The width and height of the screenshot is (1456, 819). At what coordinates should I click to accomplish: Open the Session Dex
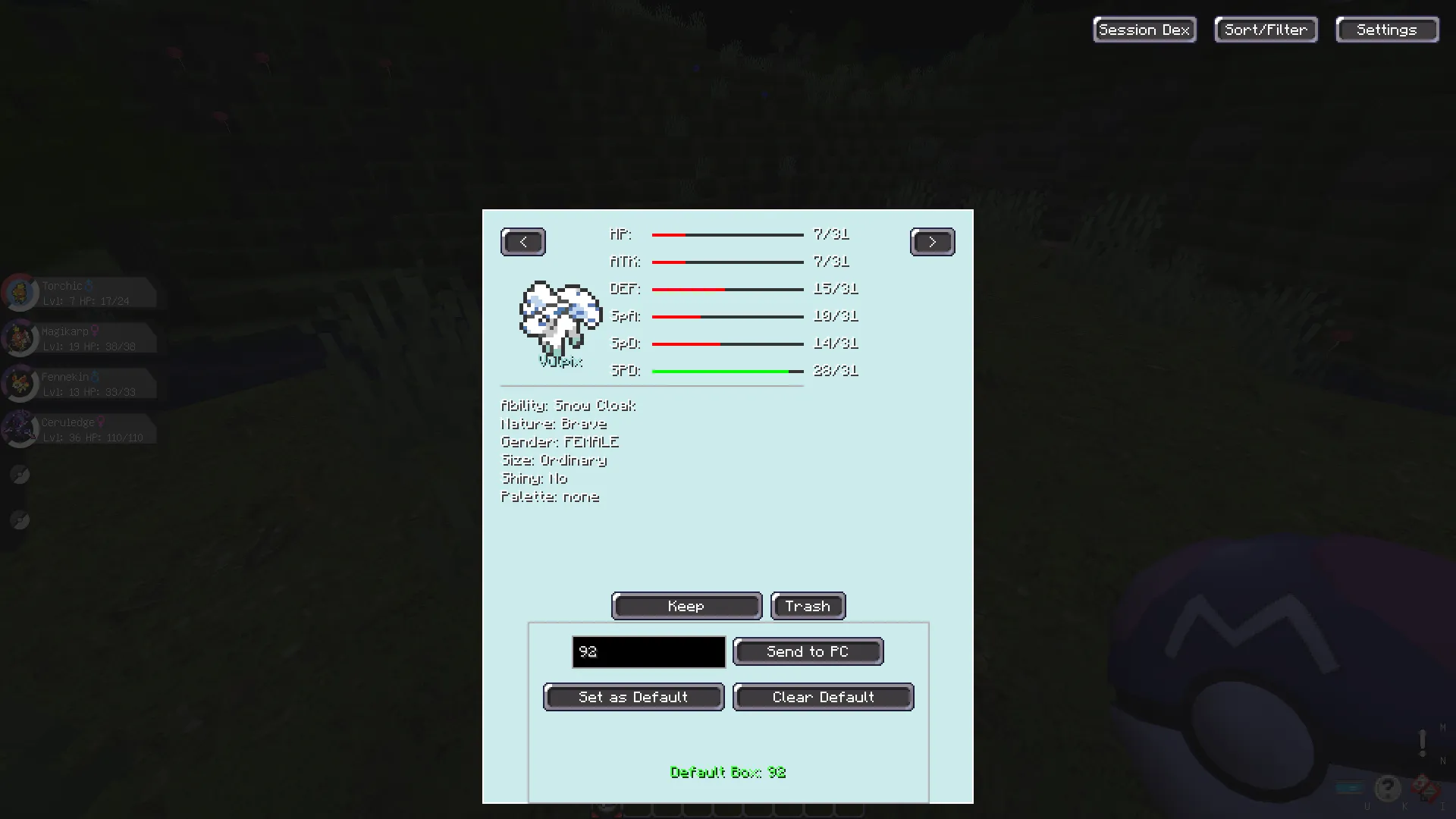click(x=1144, y=29)
